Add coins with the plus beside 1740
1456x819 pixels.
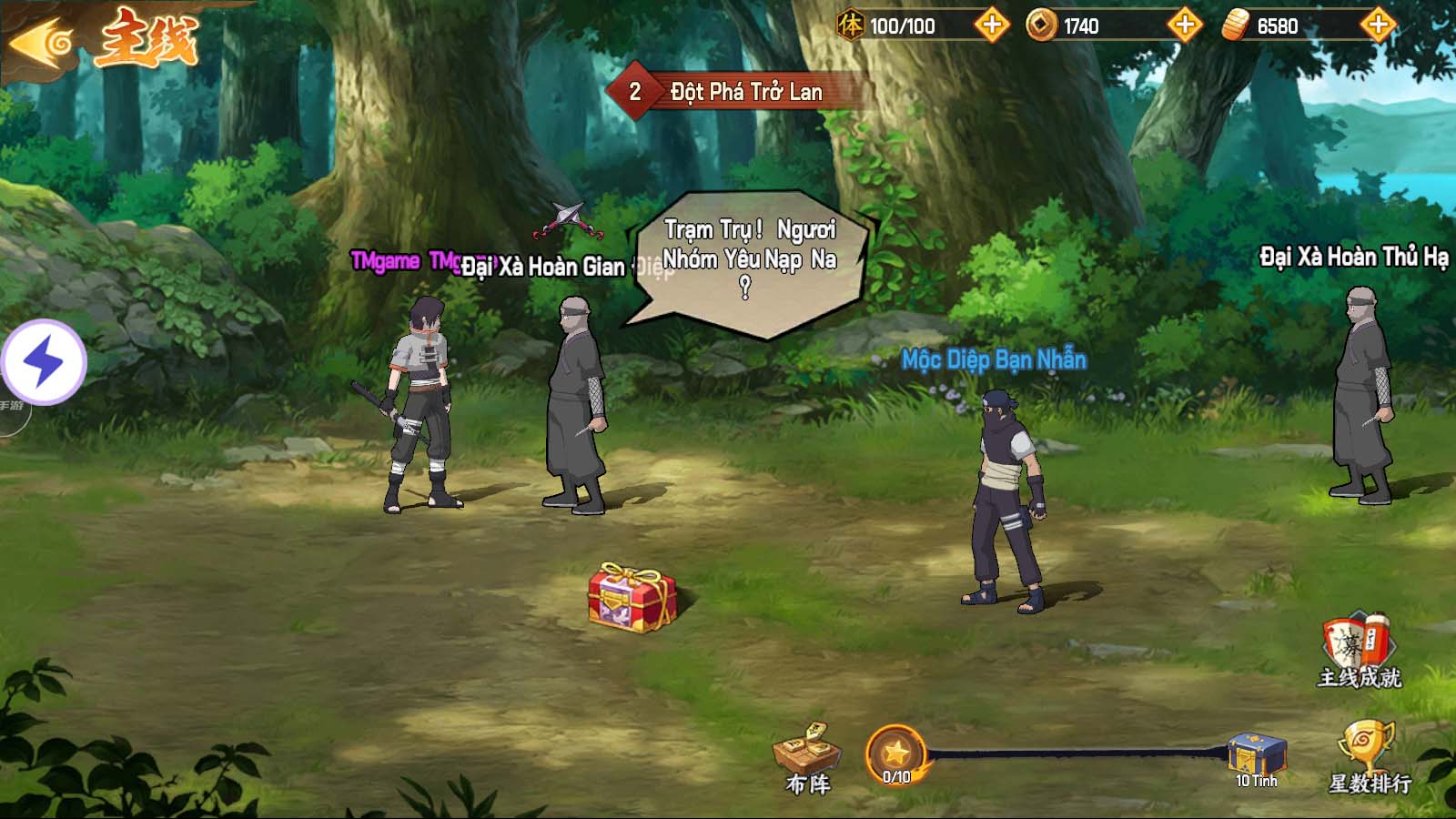pos(1184,25)
